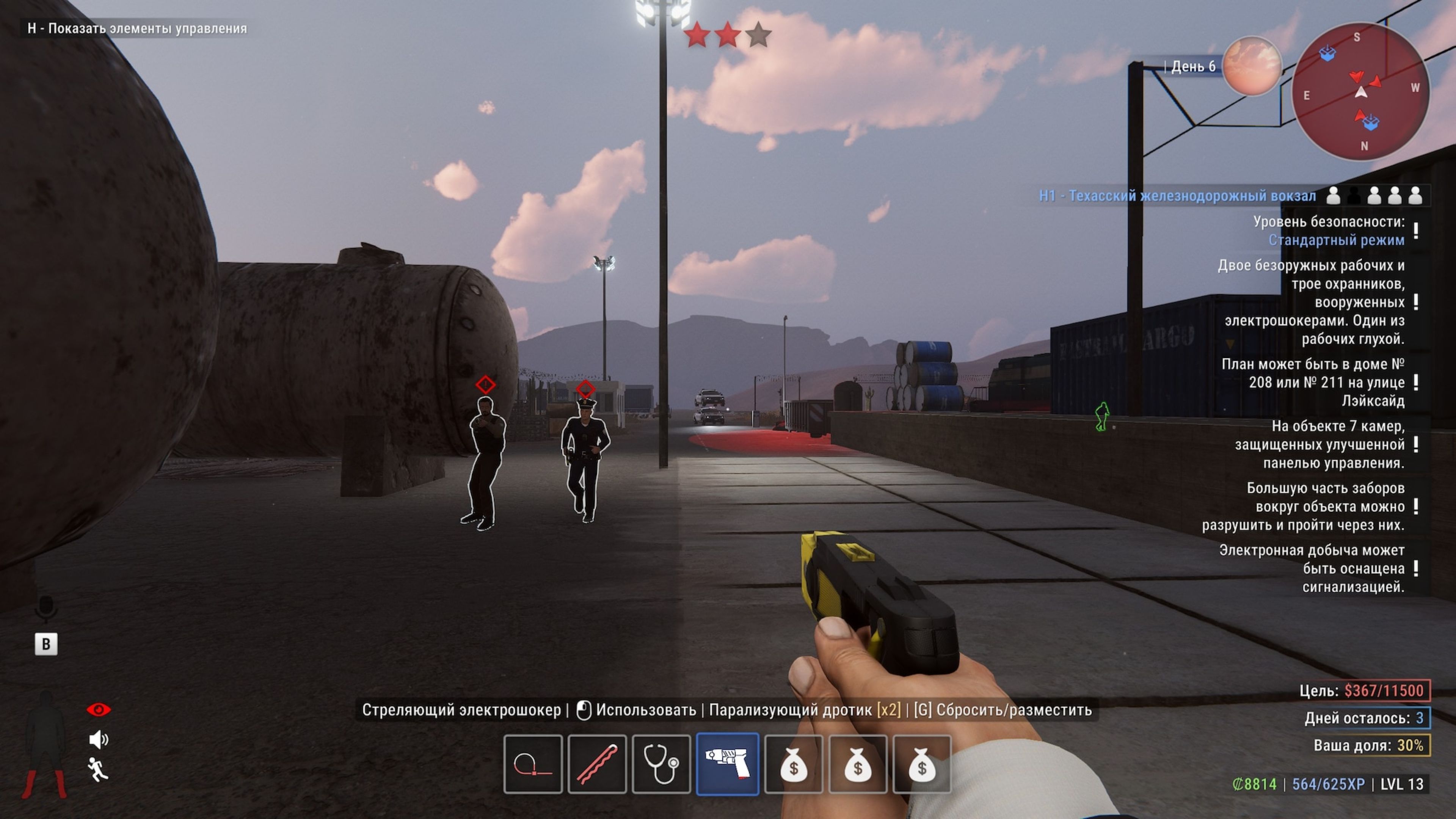1456x819 pixels.
Task: Click the planet day indicator icon
Action: [1251, 66]
